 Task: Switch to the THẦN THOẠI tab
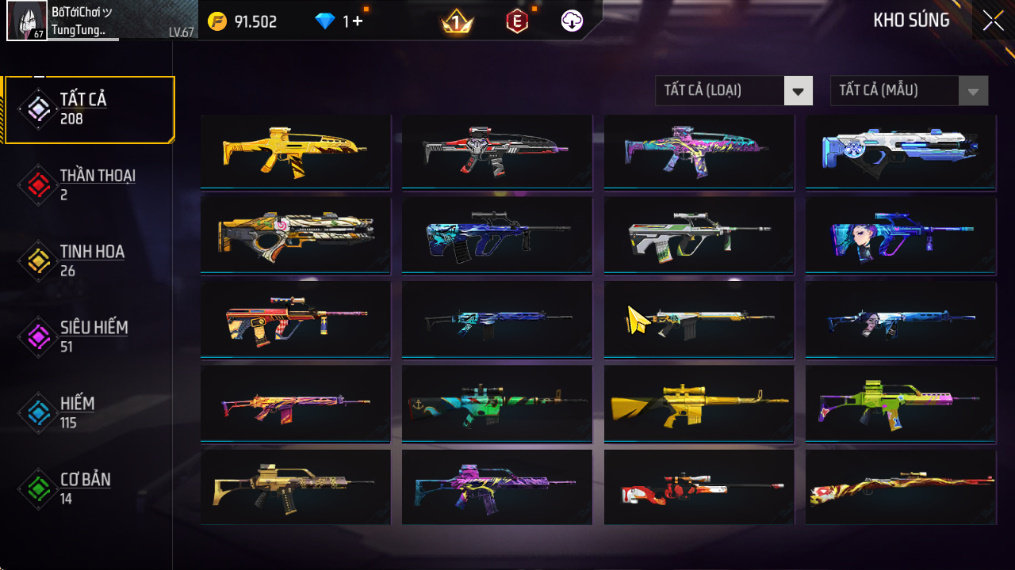(90, 184)
